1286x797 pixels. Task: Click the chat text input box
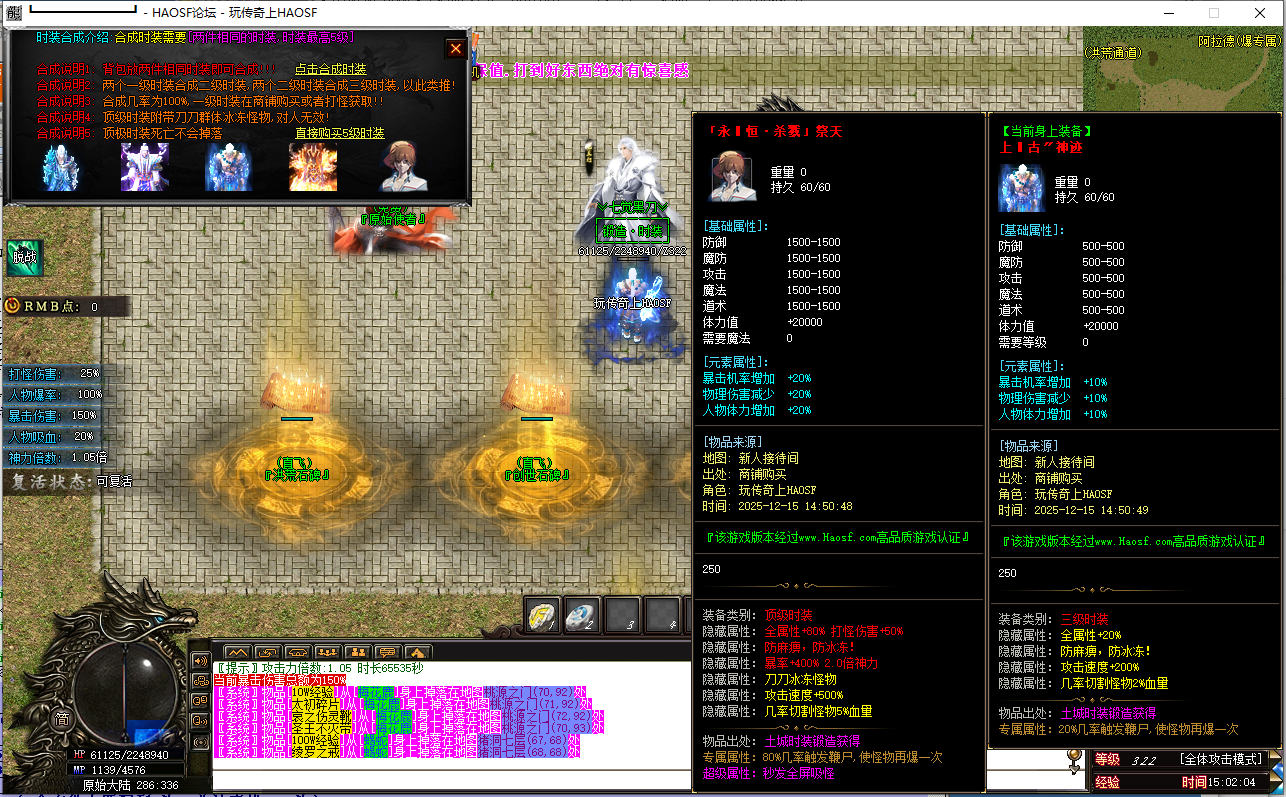600,778
